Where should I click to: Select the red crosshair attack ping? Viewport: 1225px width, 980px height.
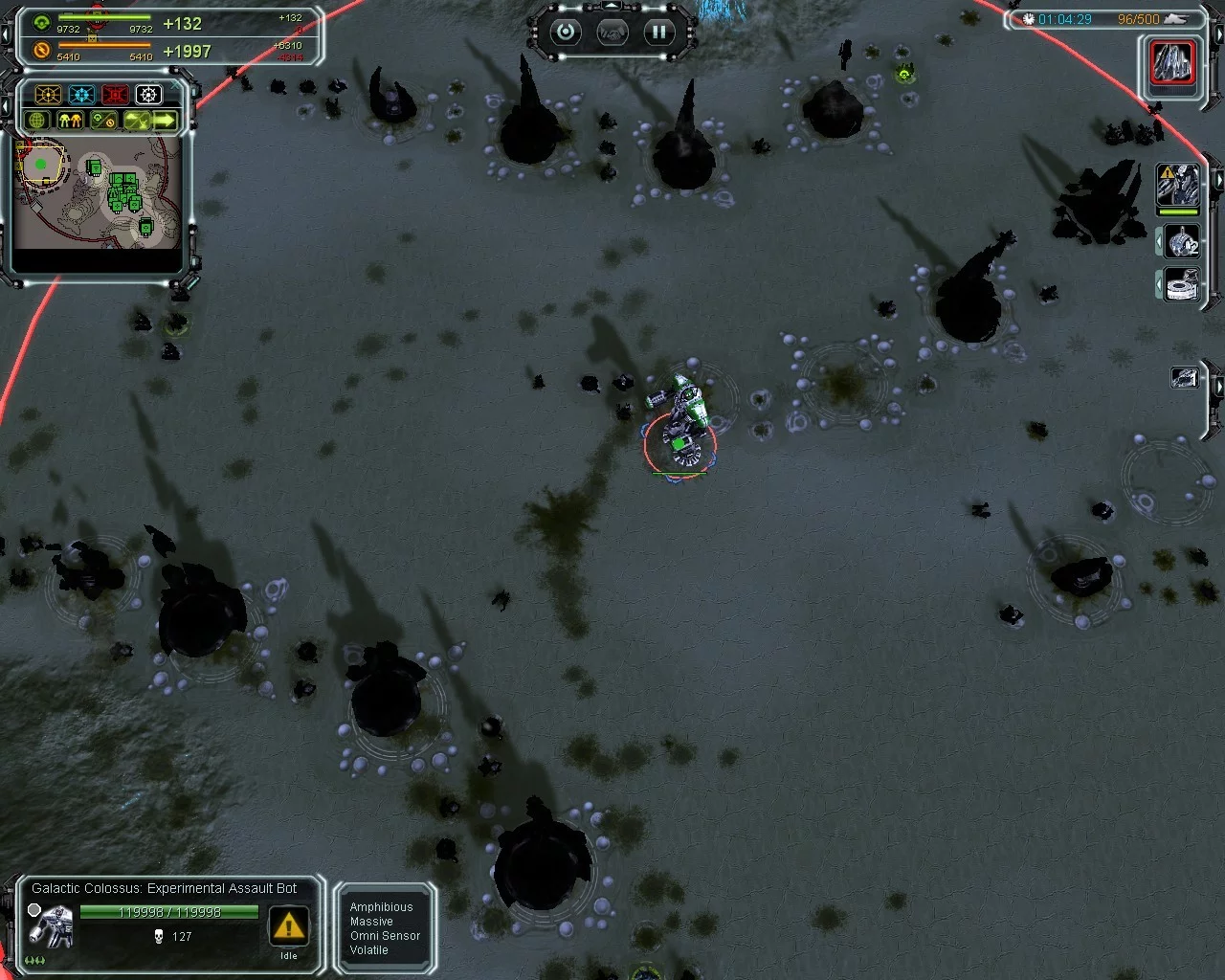click(x=115, y=94)
